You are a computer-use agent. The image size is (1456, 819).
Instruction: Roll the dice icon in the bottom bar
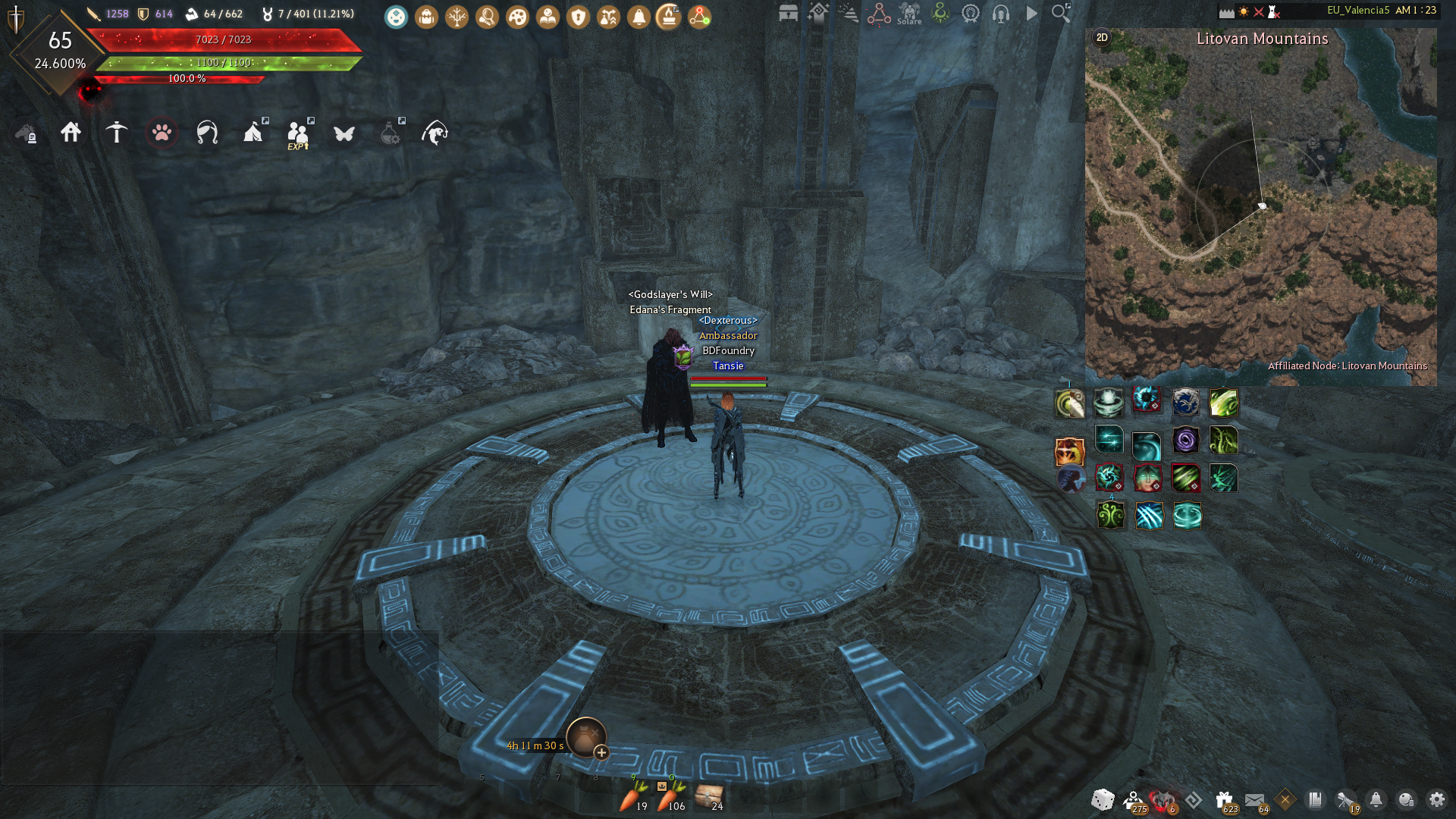(1102, 800)
